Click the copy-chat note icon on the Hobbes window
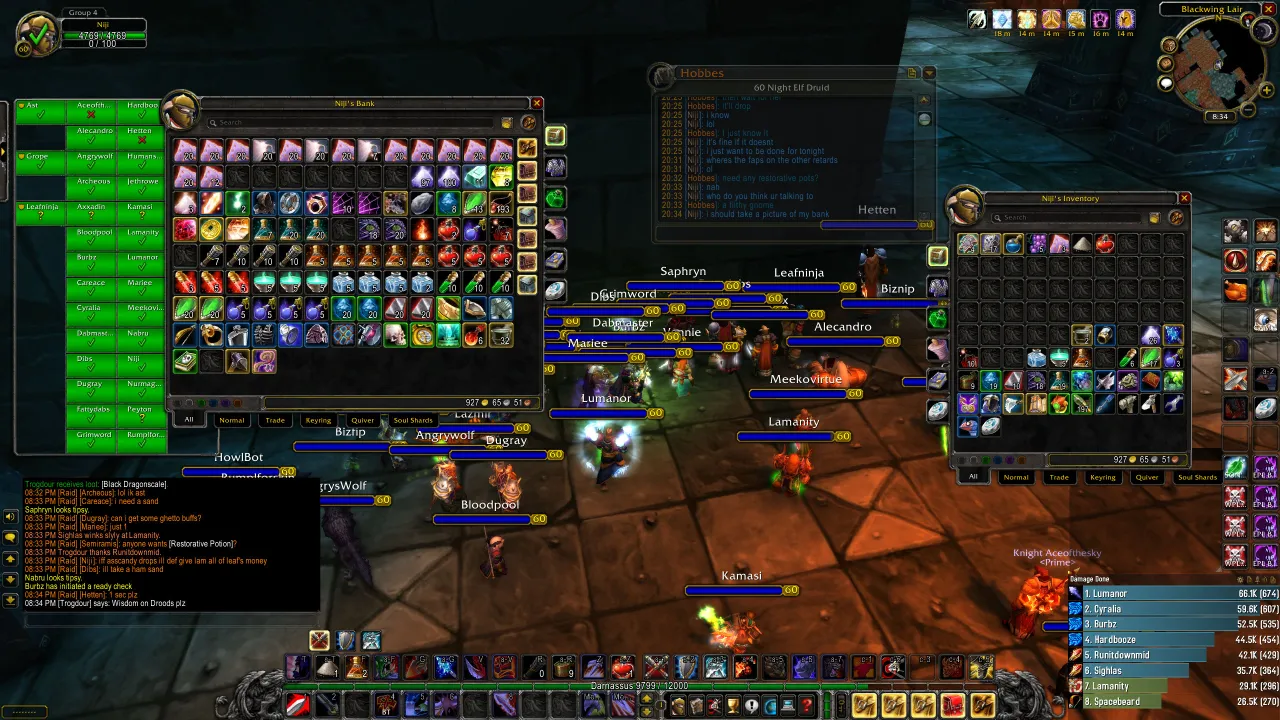Image resolution: width=1280 pixels, height=720 pixels. point(911,73)
